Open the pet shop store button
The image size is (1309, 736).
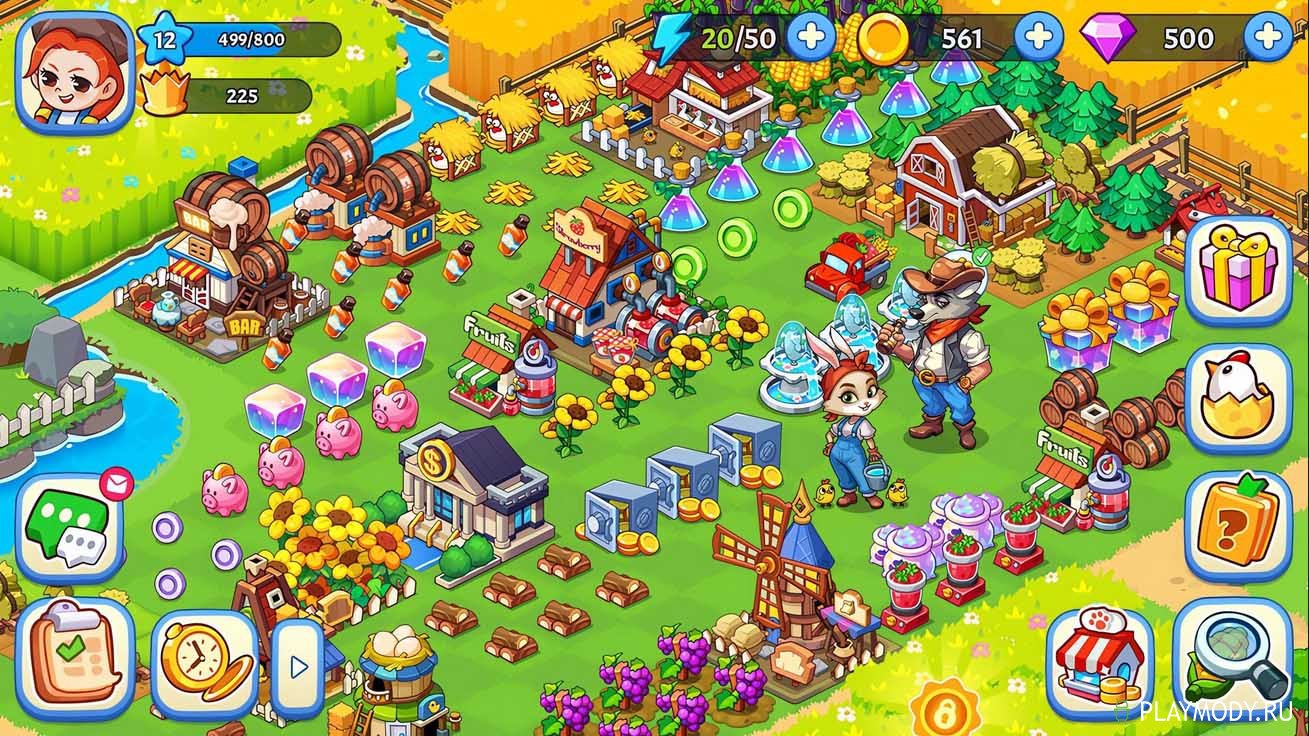(1100, 660)
